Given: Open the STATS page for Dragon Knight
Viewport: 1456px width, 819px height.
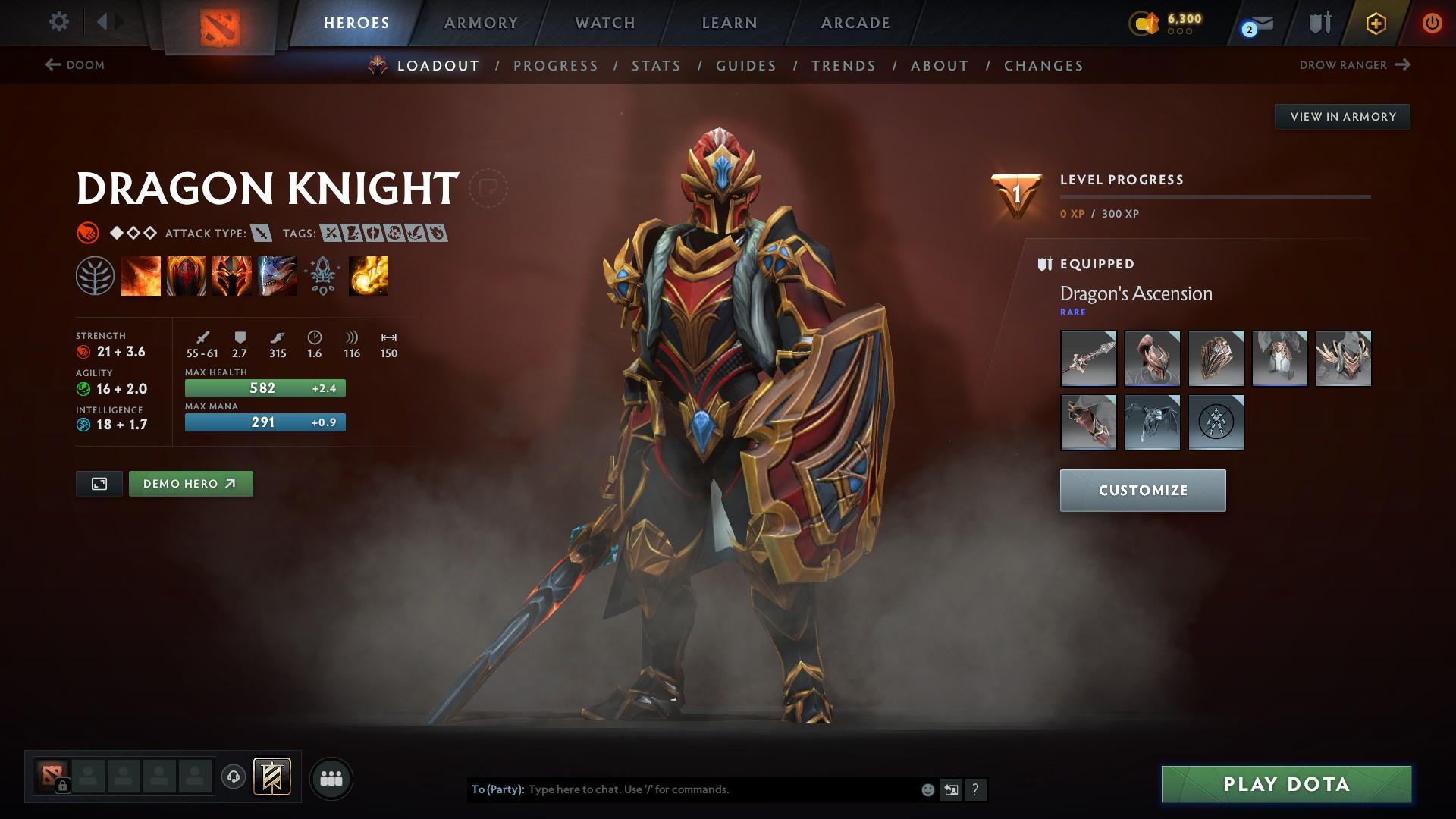Looking at the screenshot, I should pyautogui.click(x=656, y=66).
